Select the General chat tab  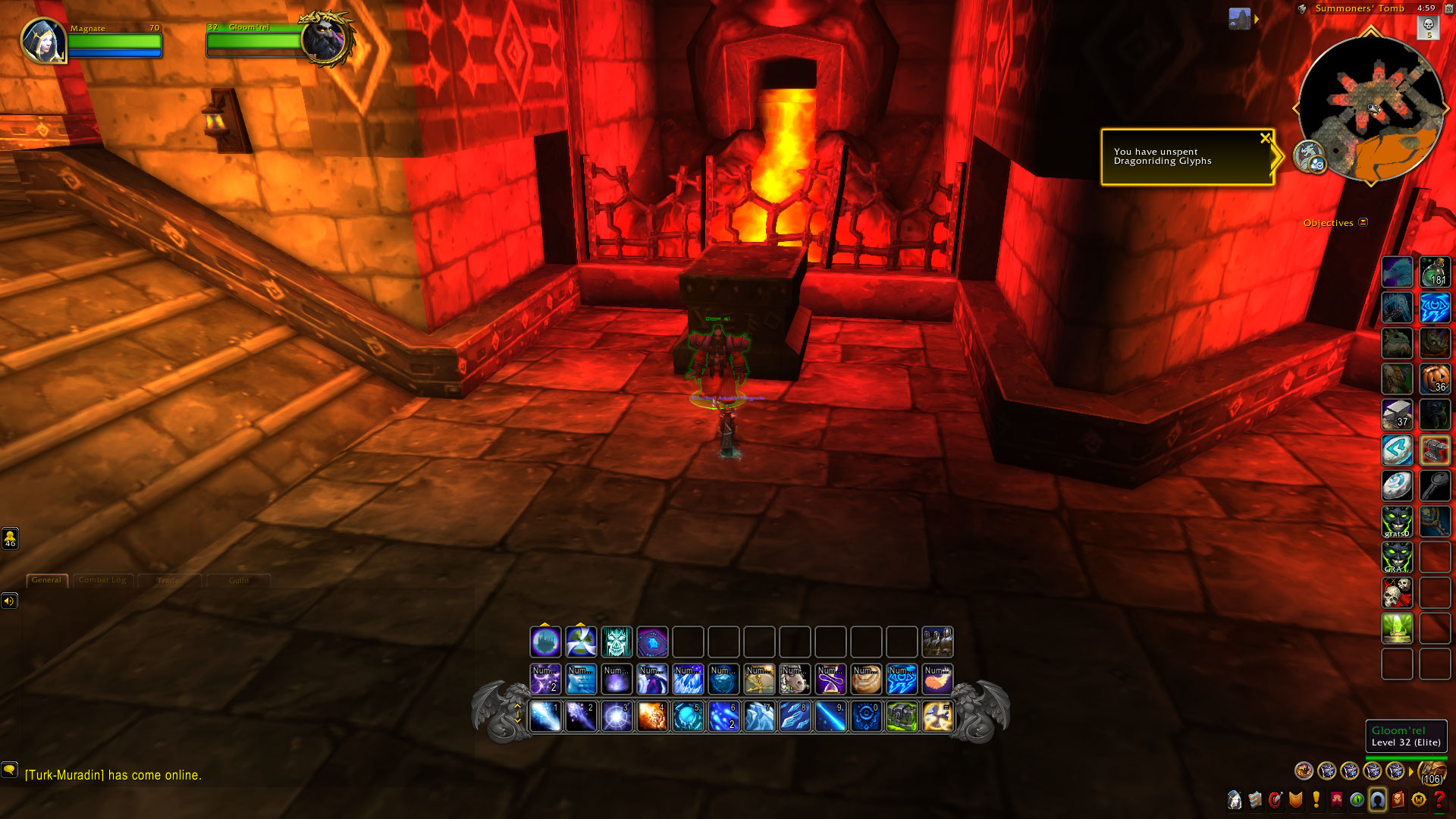pos(47,580)
